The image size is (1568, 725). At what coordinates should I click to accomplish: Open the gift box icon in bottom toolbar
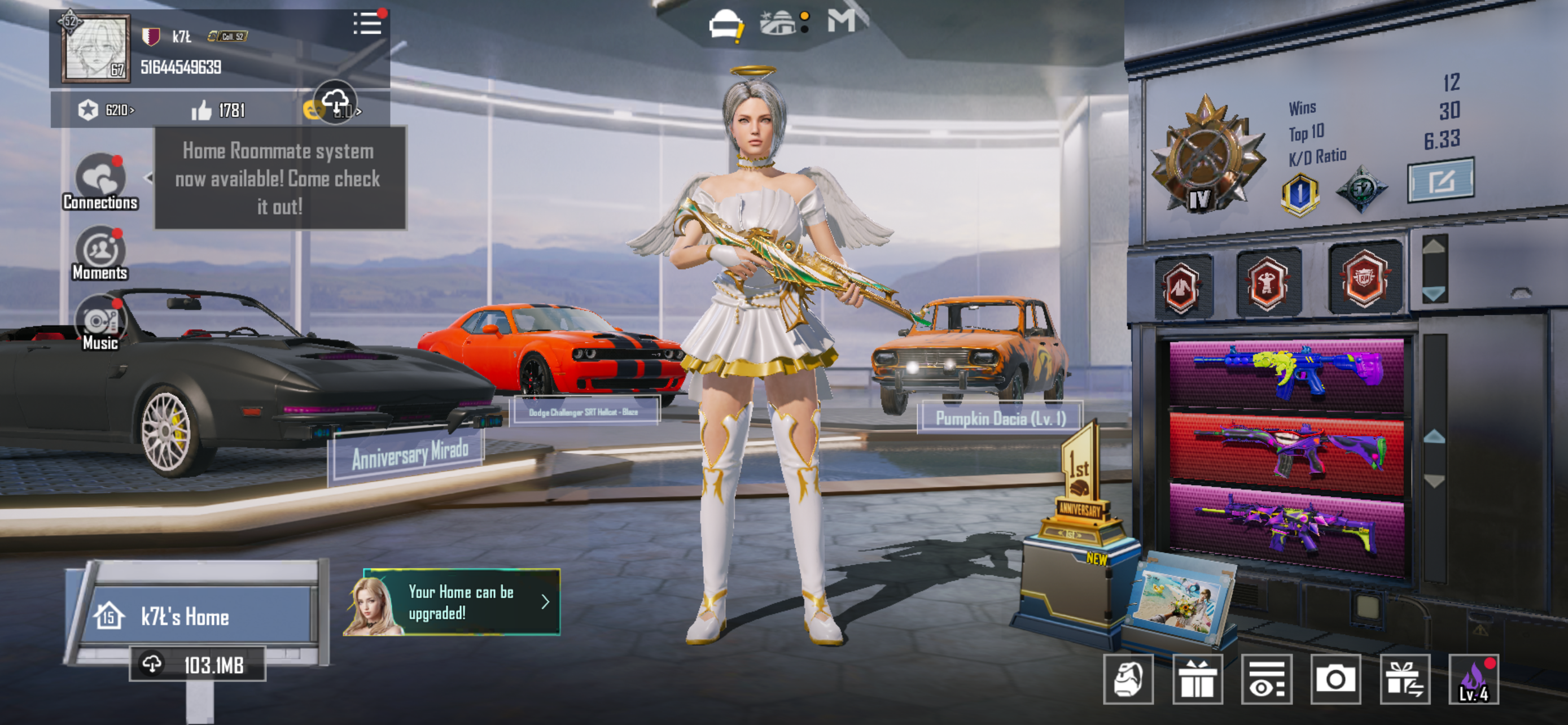coord(1197,679)
